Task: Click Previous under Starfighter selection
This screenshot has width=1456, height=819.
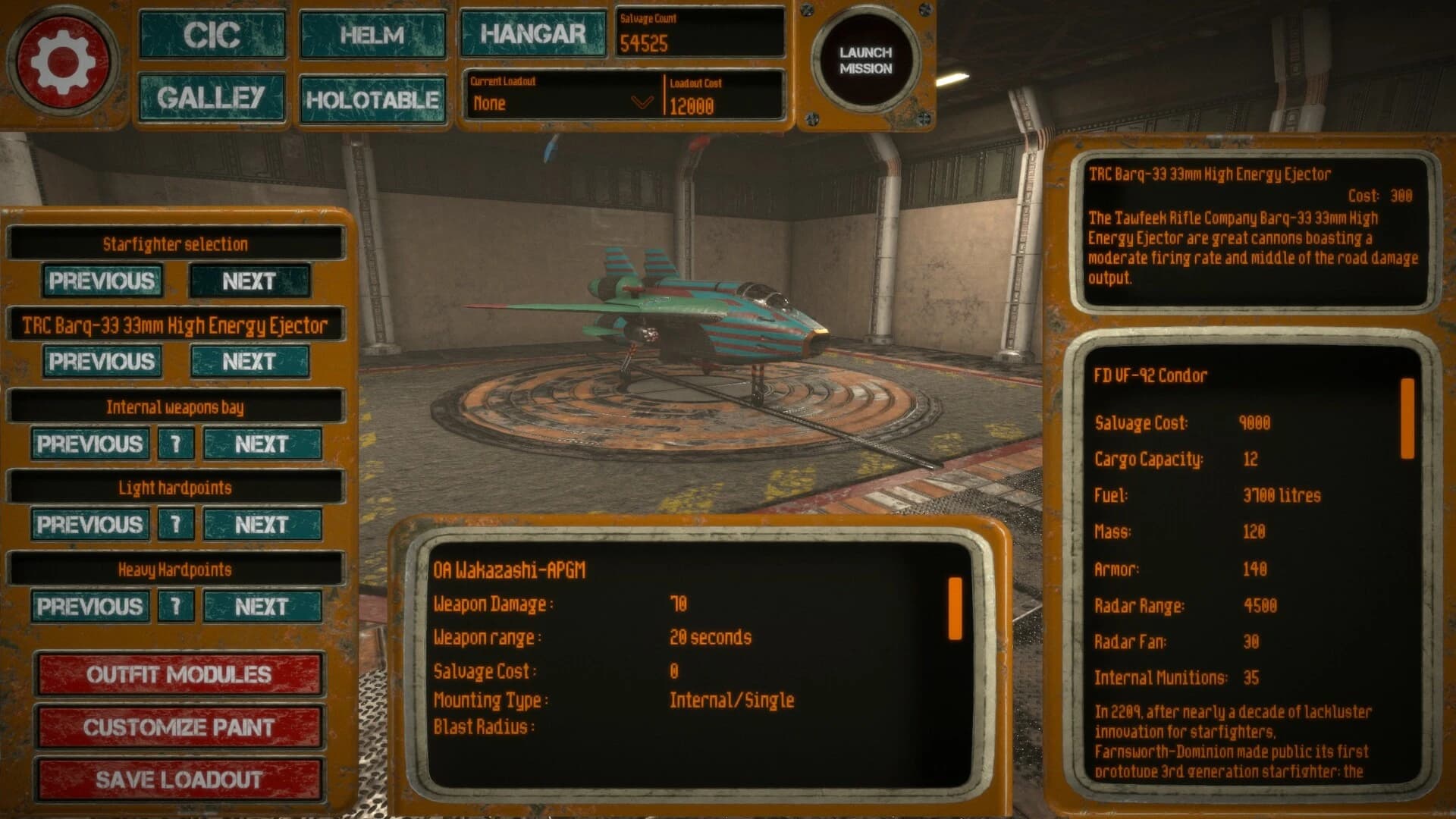Action: [x=102, y=281]
